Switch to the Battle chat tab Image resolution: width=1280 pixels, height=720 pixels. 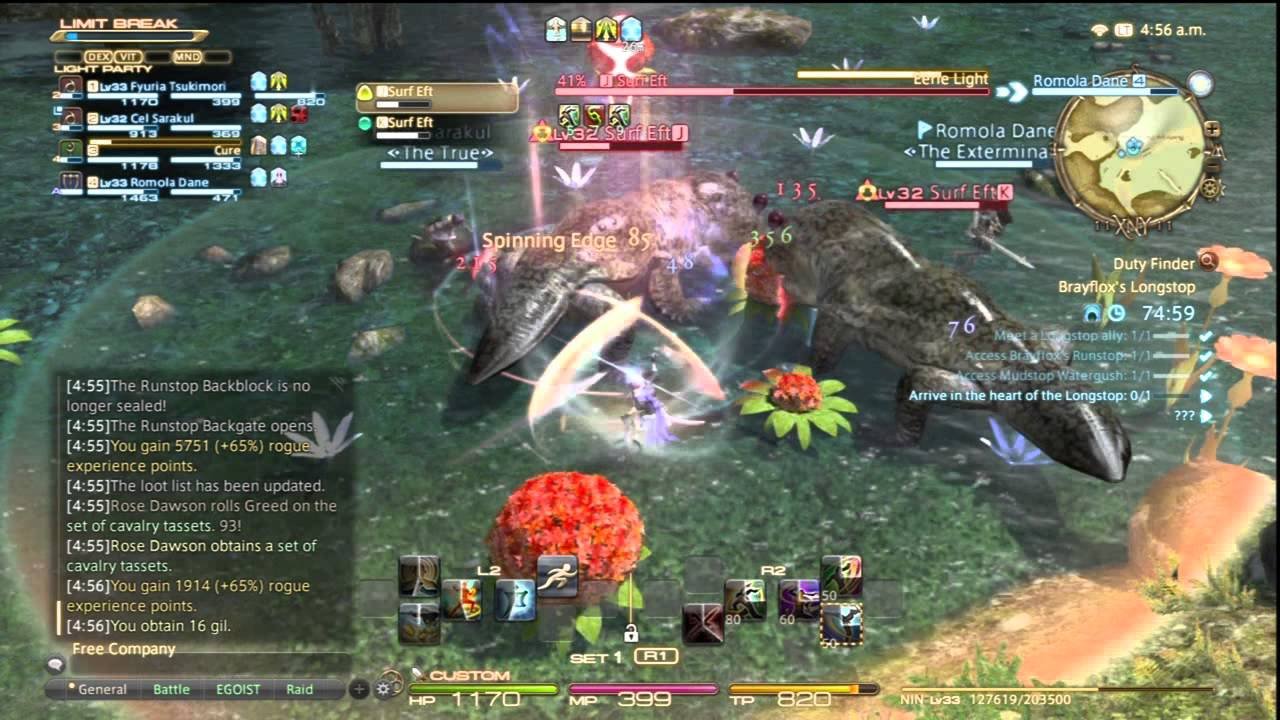171,688
